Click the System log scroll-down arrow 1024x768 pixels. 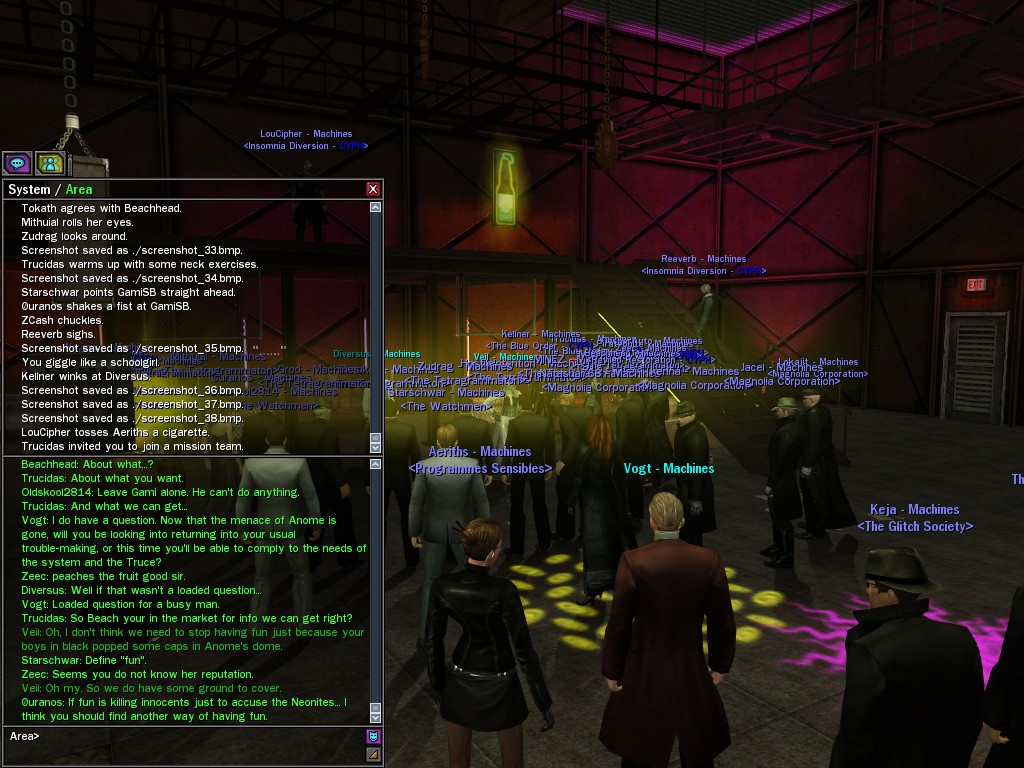pos(376,446)
